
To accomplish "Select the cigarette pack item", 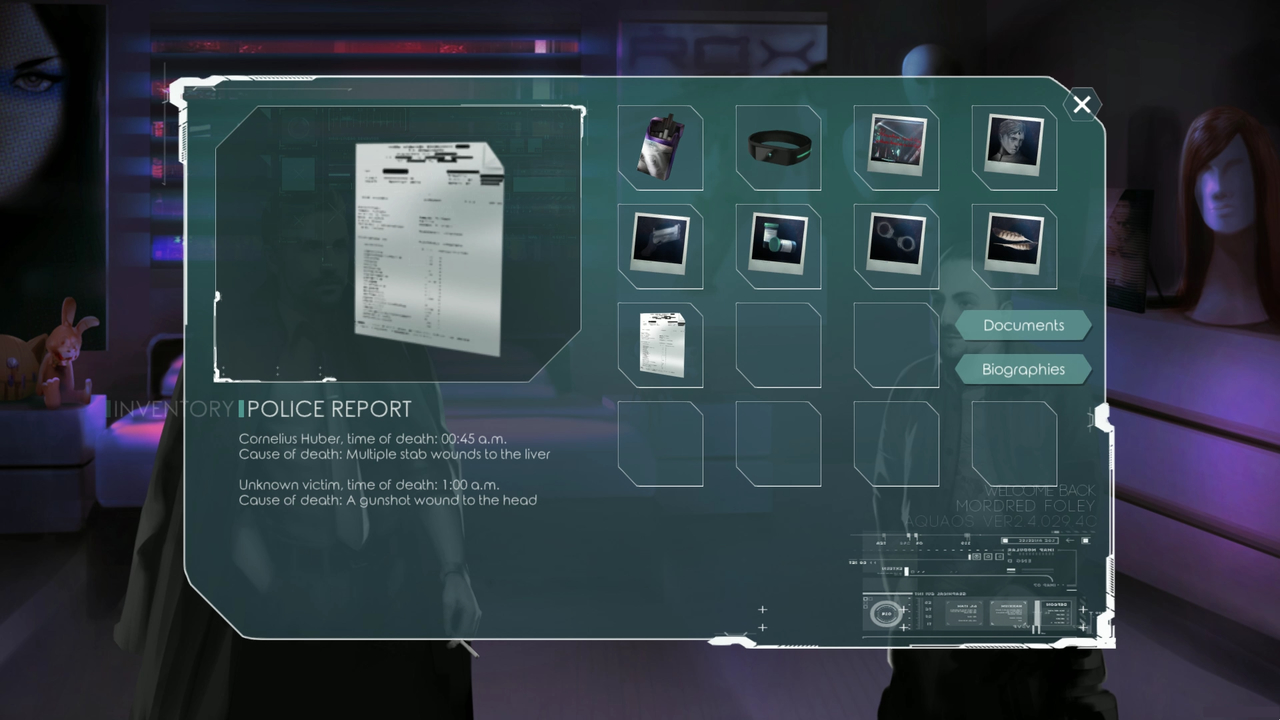I will (660, 148).
